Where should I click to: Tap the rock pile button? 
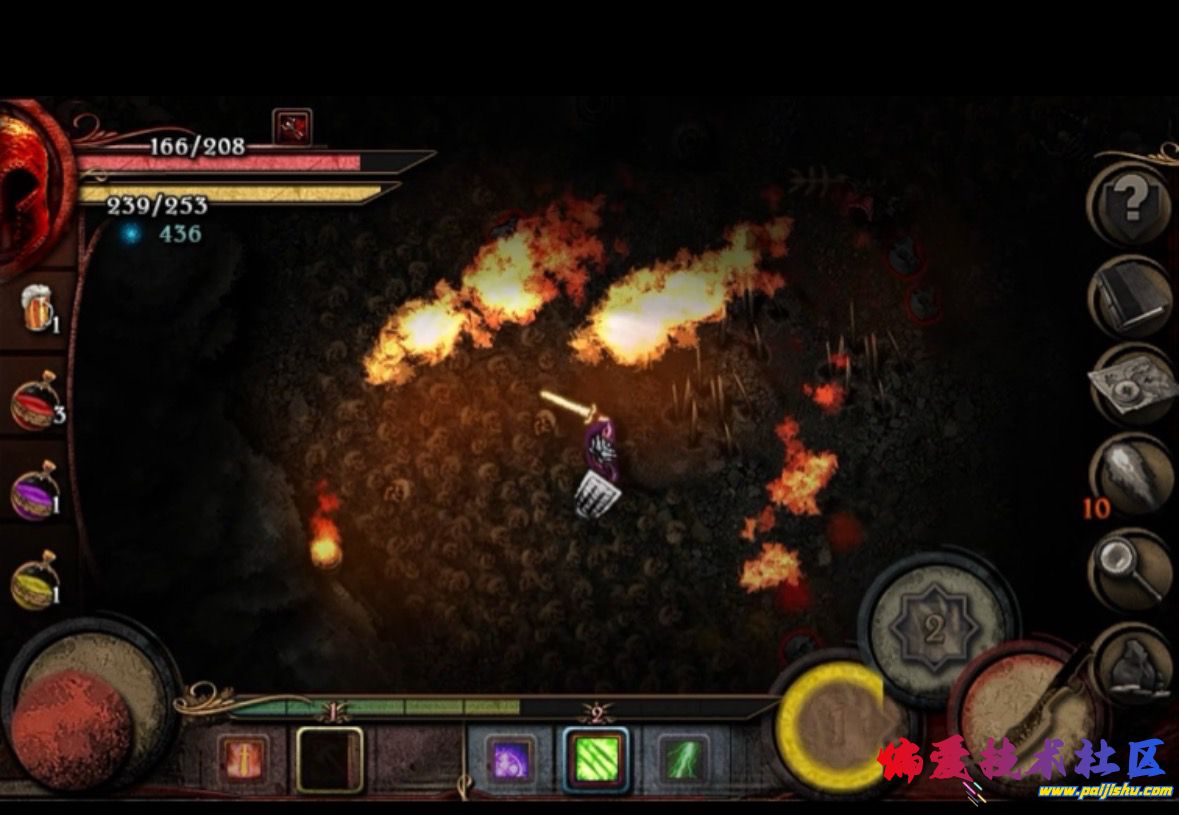tap(1132, 661)
